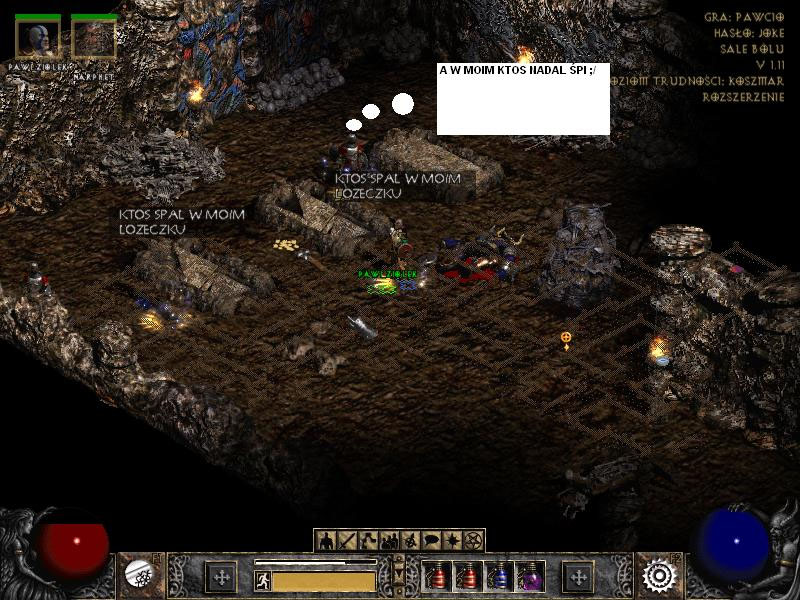Select the Narphet party portrait
Viewport: 800px width, 600px height.
[94, 38]
